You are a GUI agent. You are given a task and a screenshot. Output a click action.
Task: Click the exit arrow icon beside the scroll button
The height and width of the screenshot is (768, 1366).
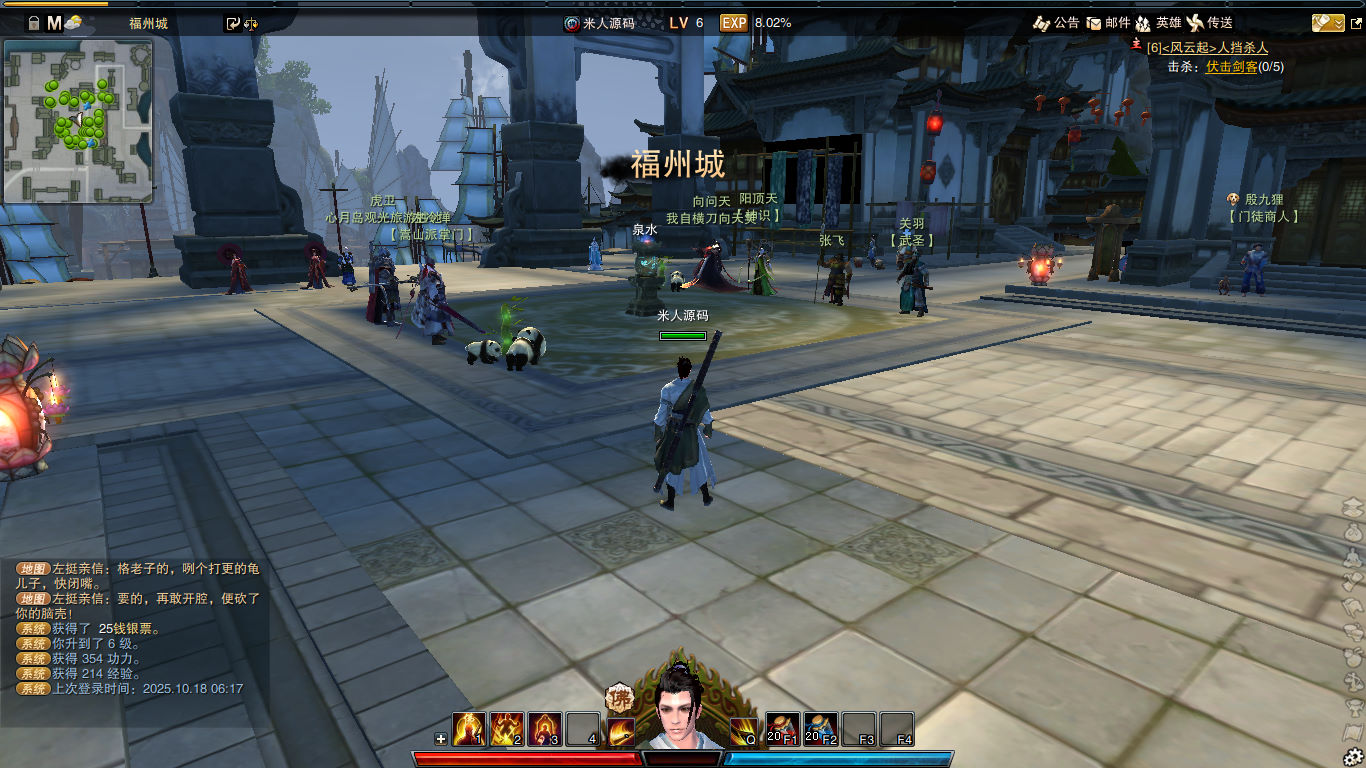(x=1355, y=22)
